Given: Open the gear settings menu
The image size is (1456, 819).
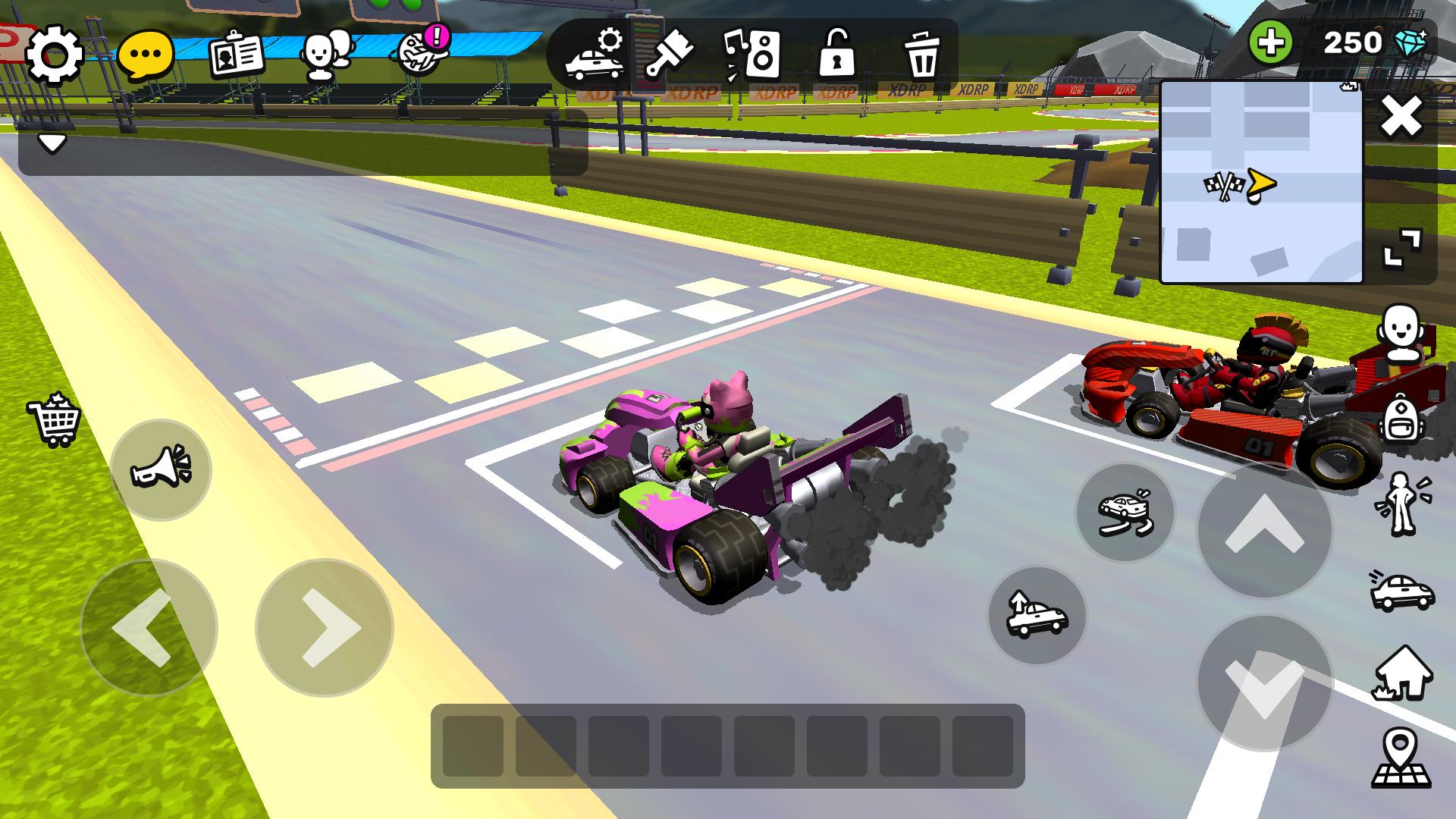Looking at the screenshot, I should tap(54, 55).
